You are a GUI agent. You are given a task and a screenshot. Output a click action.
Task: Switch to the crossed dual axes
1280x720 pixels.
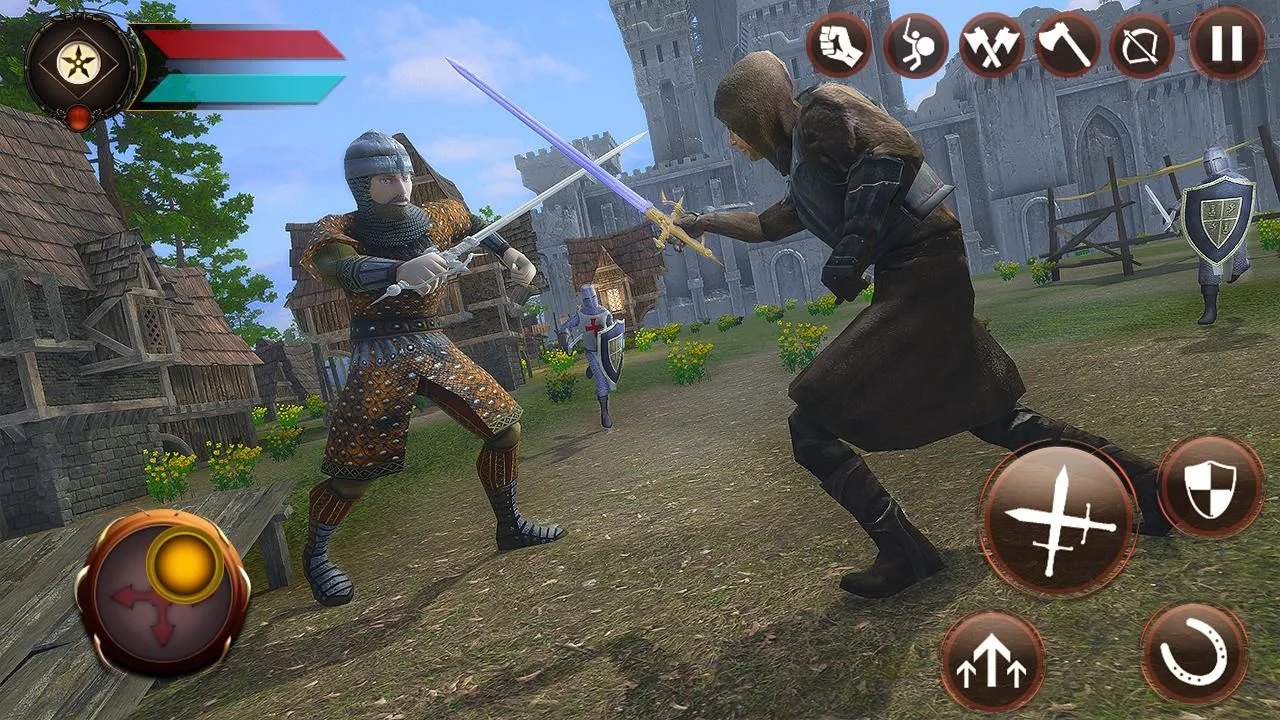tap(991, 45)
